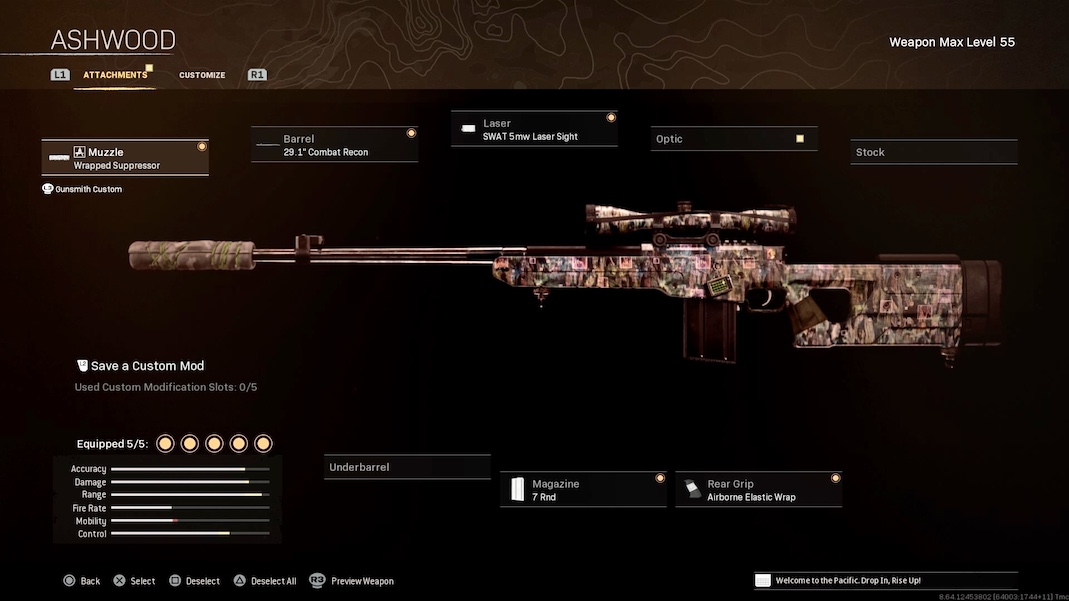Open the empty Optic attachment slot

coord(734,139)
